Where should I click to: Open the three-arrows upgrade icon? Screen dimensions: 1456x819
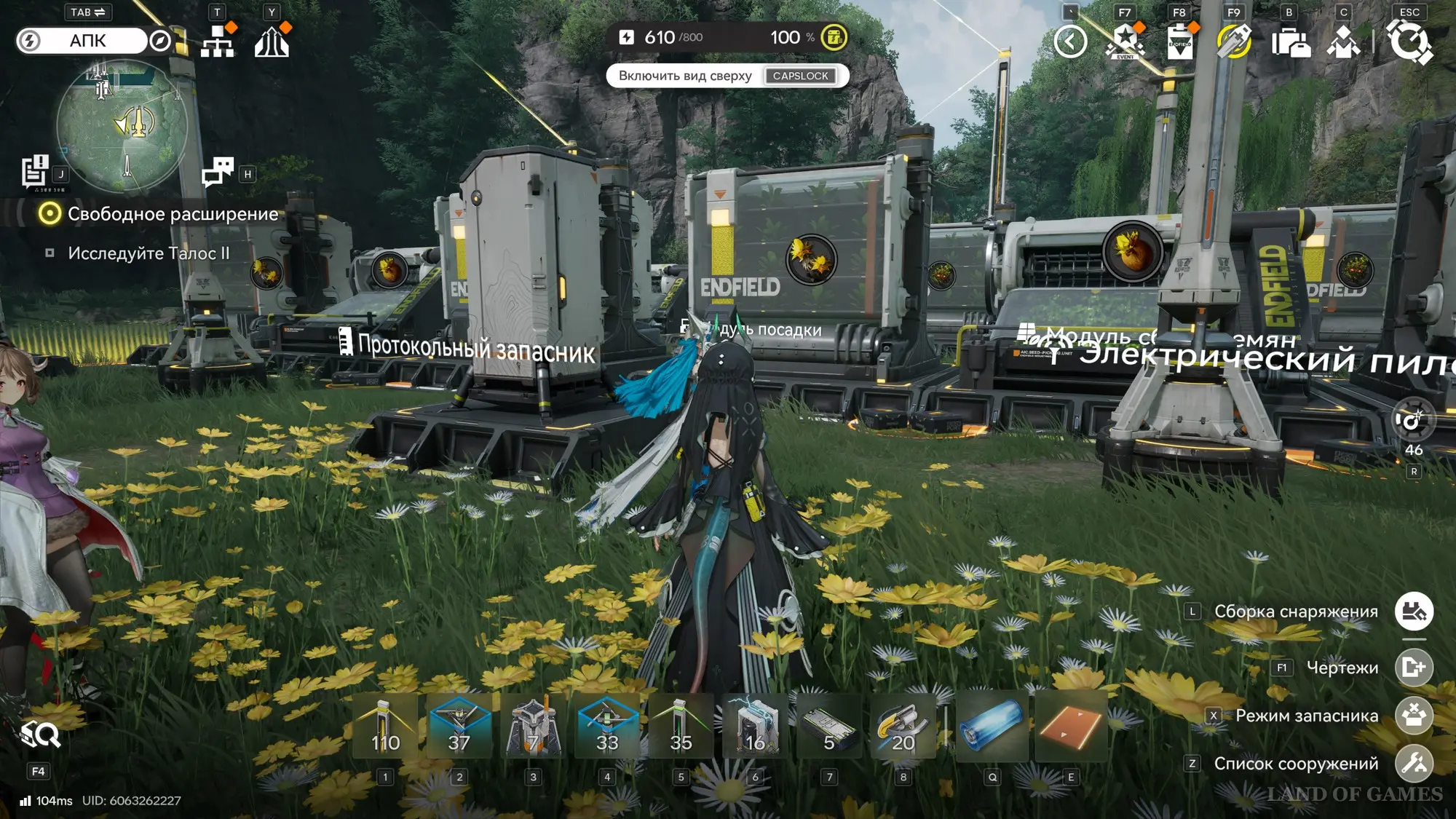(272, 41)
